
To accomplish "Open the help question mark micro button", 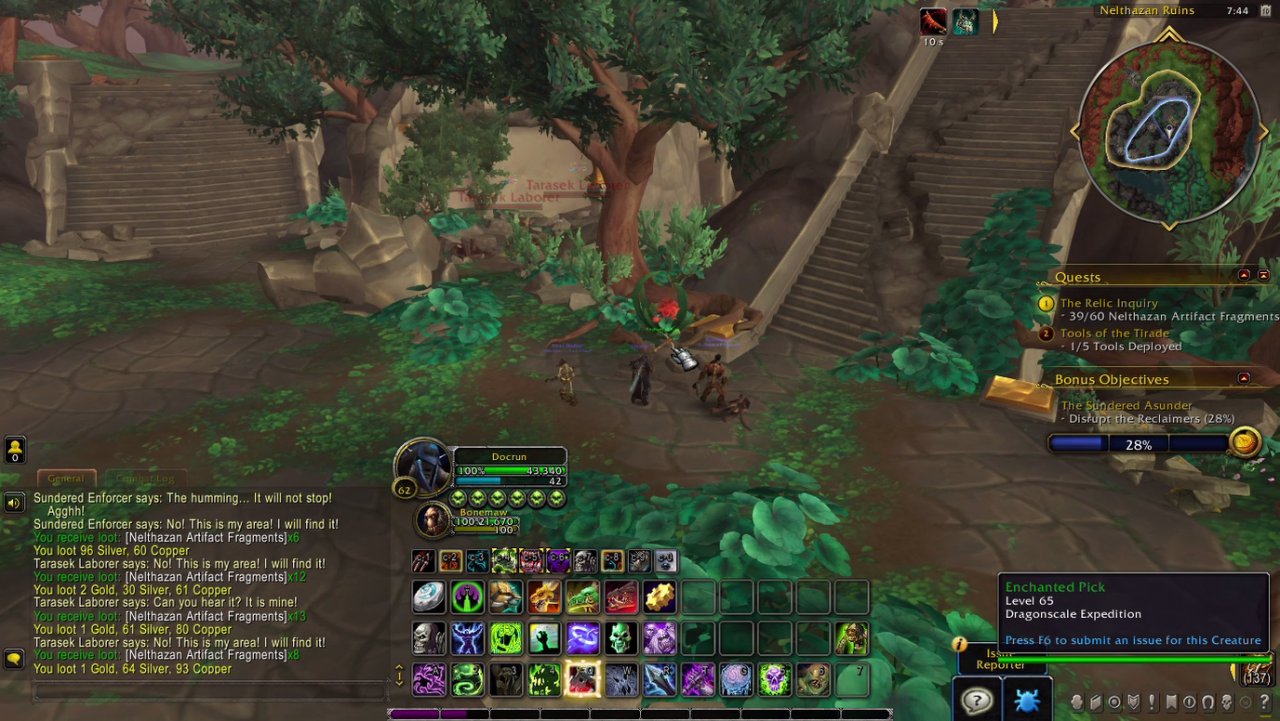I will (x=1265, y=702).
